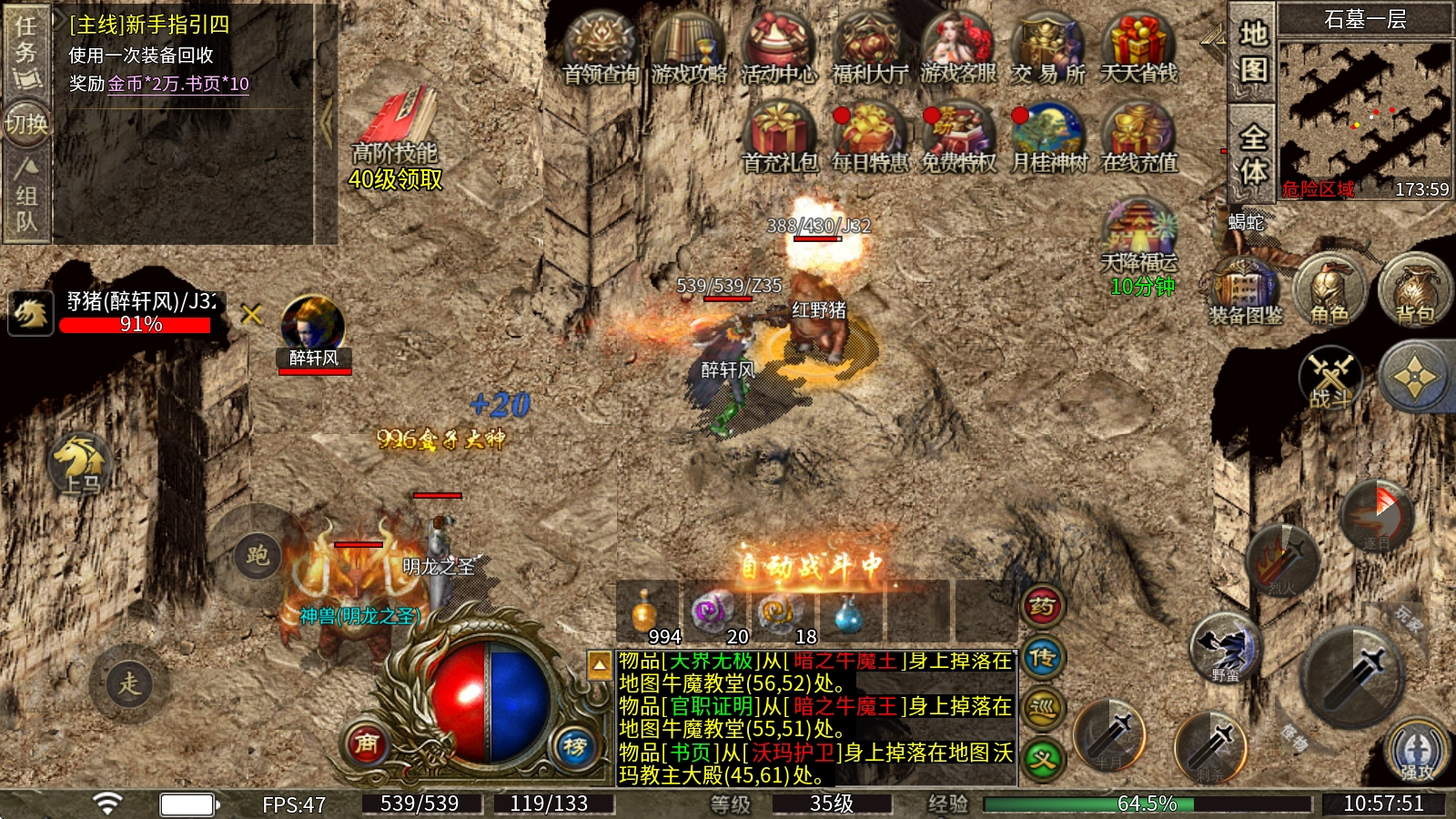1456x819 pixels.
Task: Toggle the 战斗 combat mode button
Action: click(1330, 376)
